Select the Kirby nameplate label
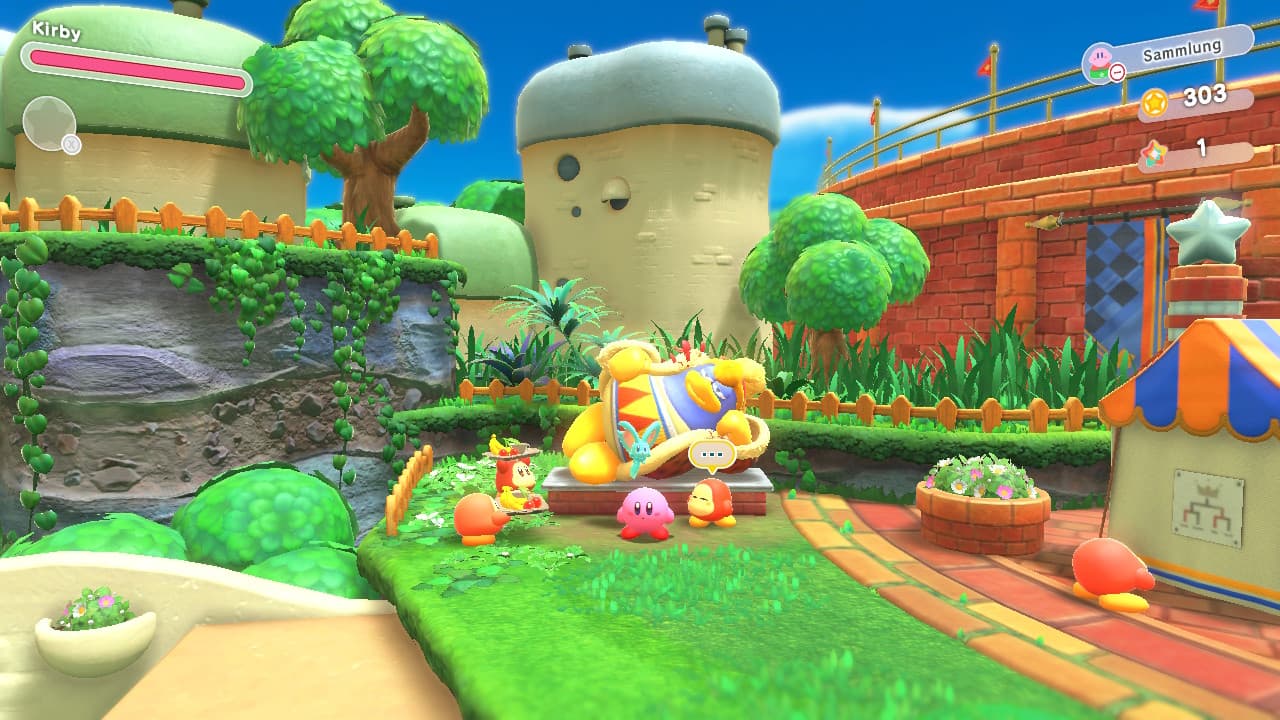Image resolution: width=1280 pixels, height=720 pixels. (x=56, y=30)
